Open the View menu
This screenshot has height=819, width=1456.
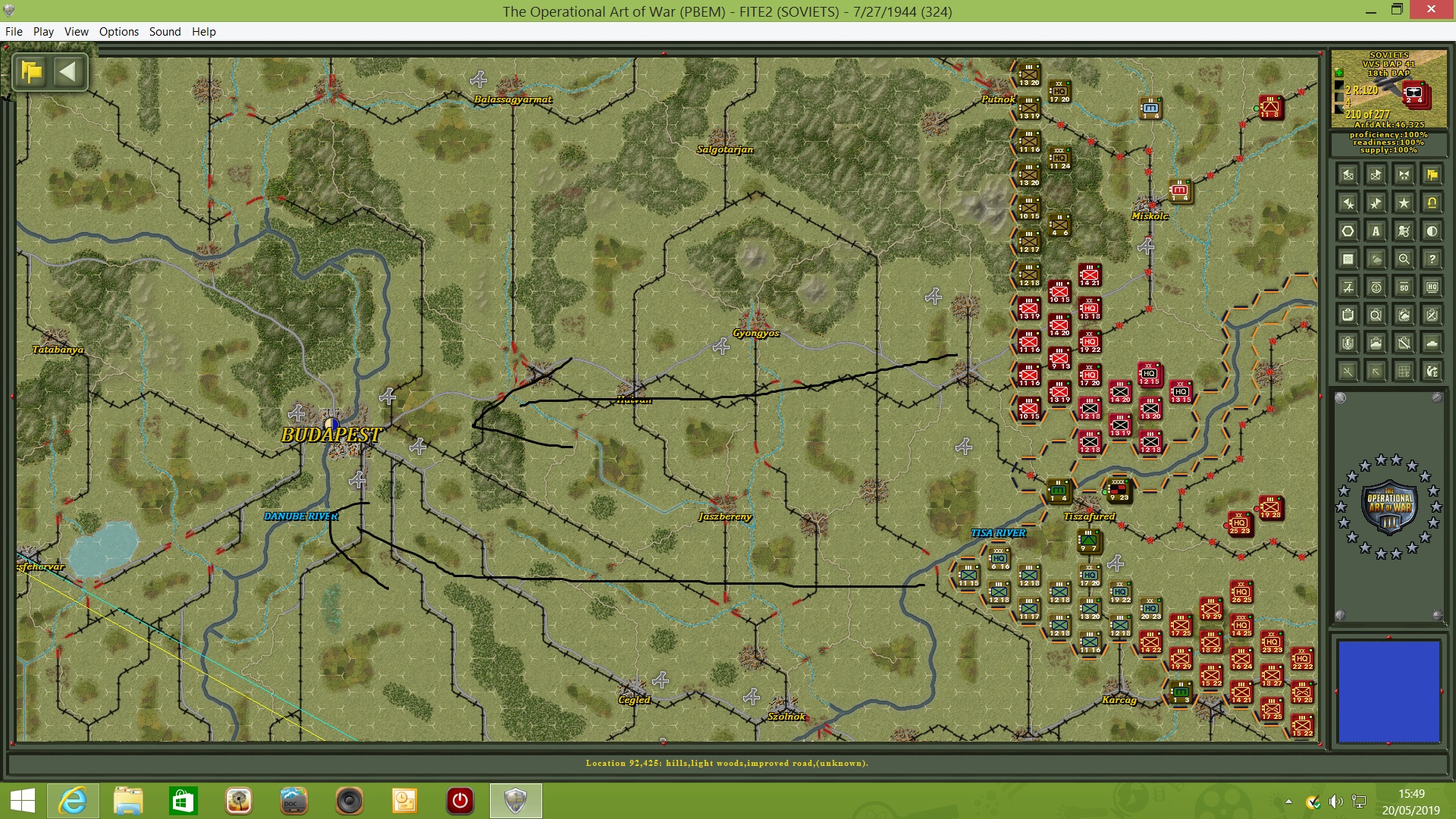(x=76, y=32)
